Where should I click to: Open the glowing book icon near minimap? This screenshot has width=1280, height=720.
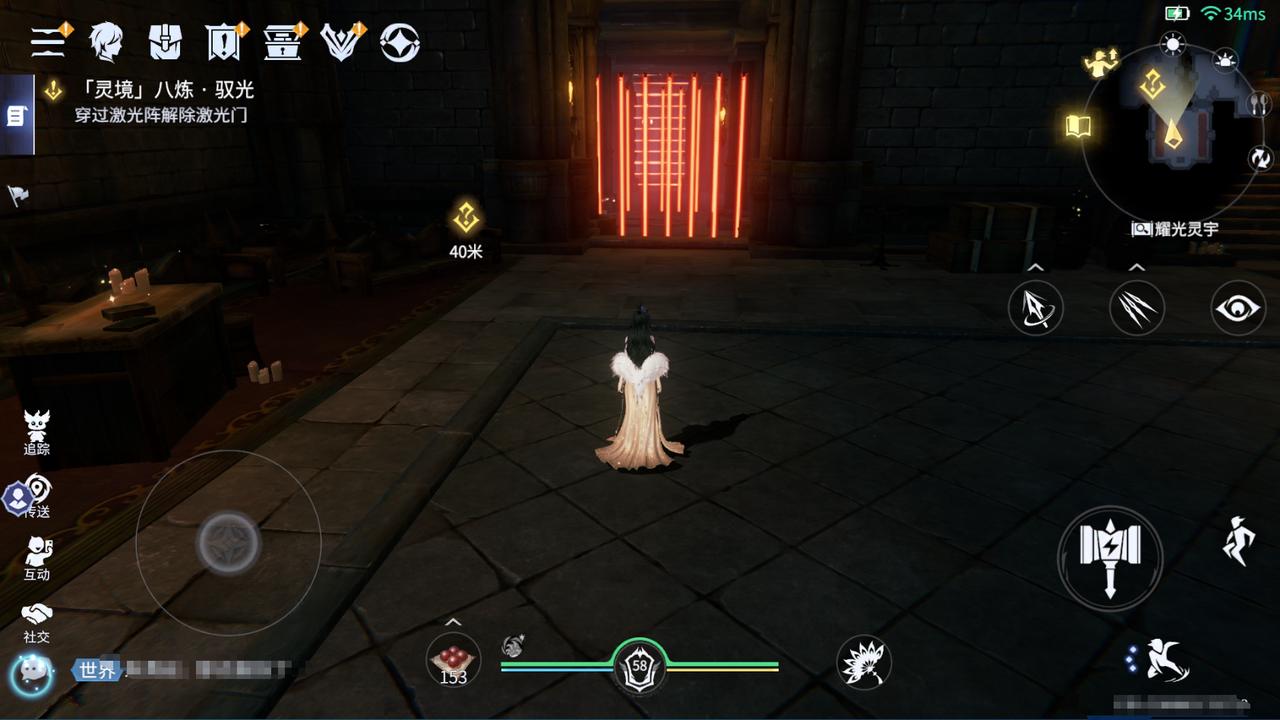pos(1078,126)
